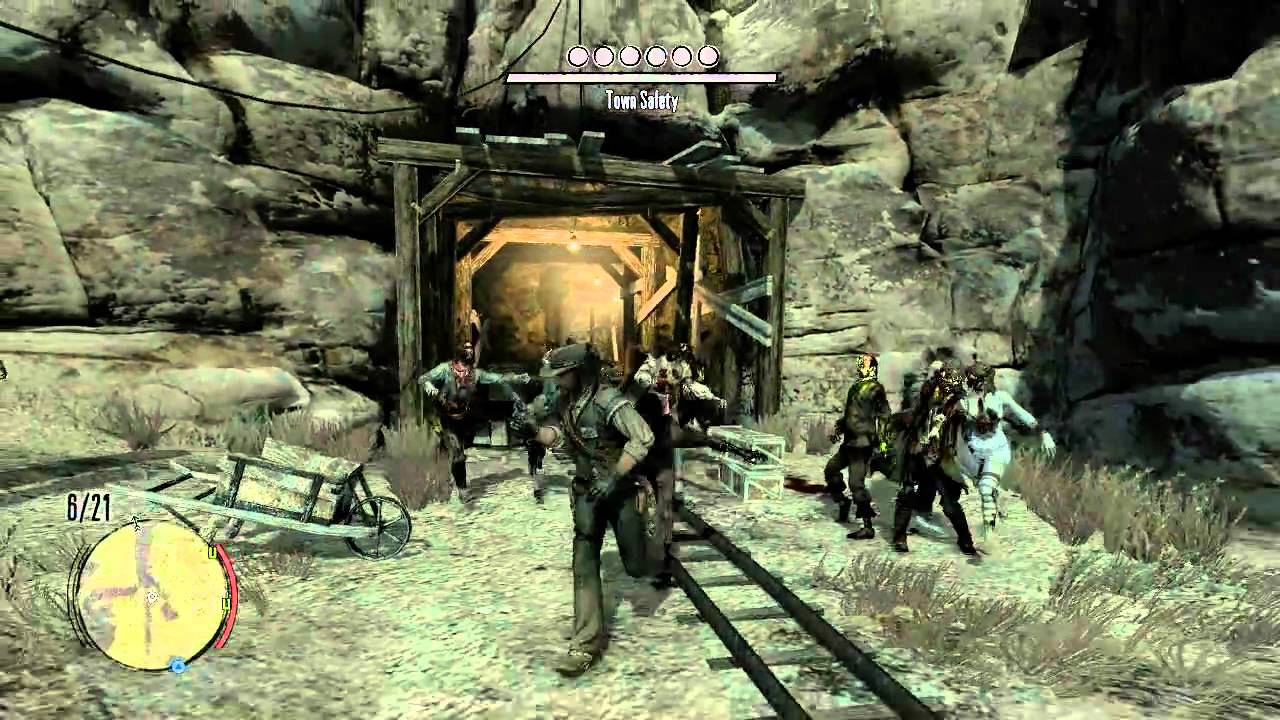Select the Town Safety label
The image size is (1280, 720).
click(x=641, y=101)
